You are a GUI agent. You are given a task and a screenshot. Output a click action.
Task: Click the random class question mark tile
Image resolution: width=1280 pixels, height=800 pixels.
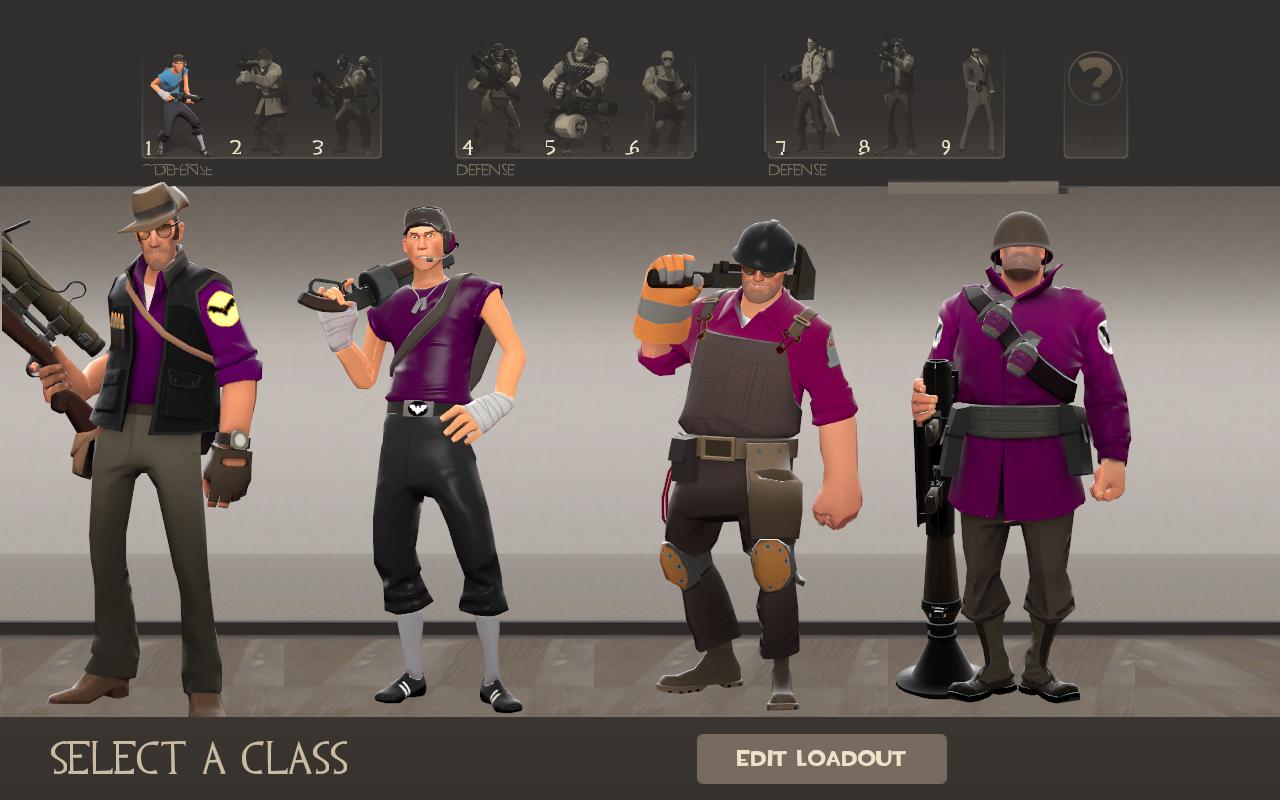(1095, 104)
